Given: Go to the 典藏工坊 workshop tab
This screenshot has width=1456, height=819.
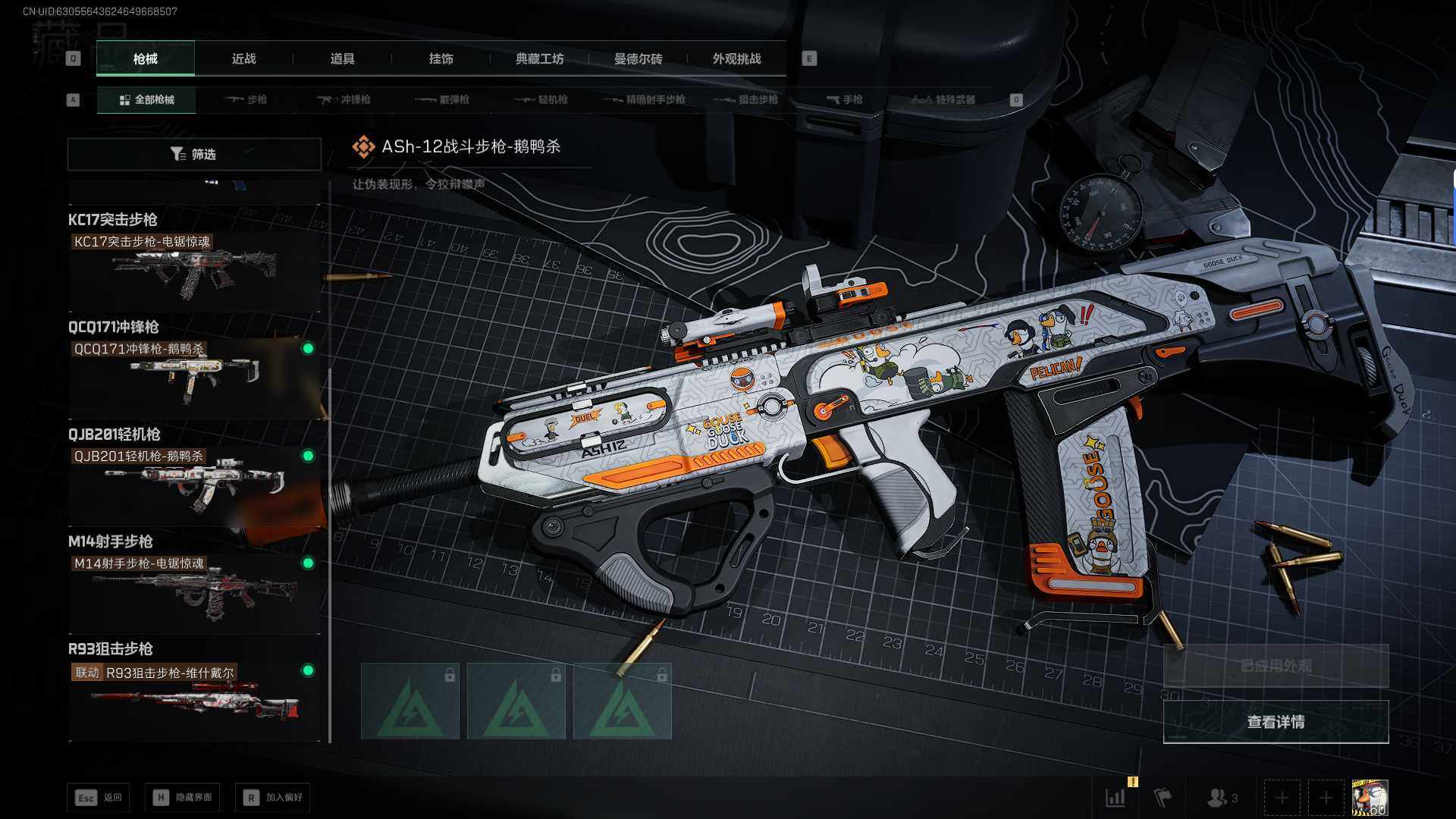Looking at the screenshot, I should (x=539, y=59).
